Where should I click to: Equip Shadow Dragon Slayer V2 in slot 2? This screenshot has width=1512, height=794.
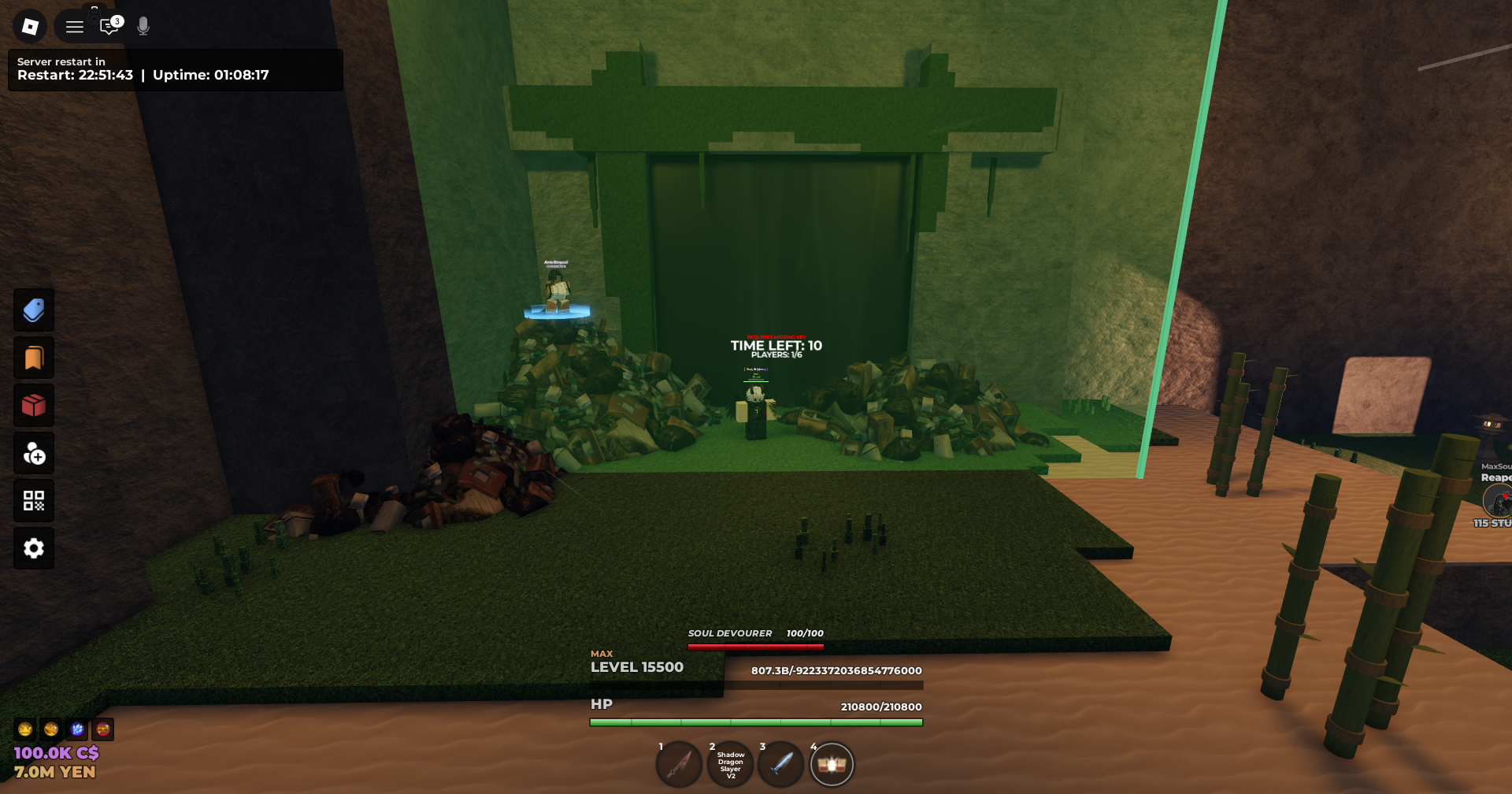[729, 763]
